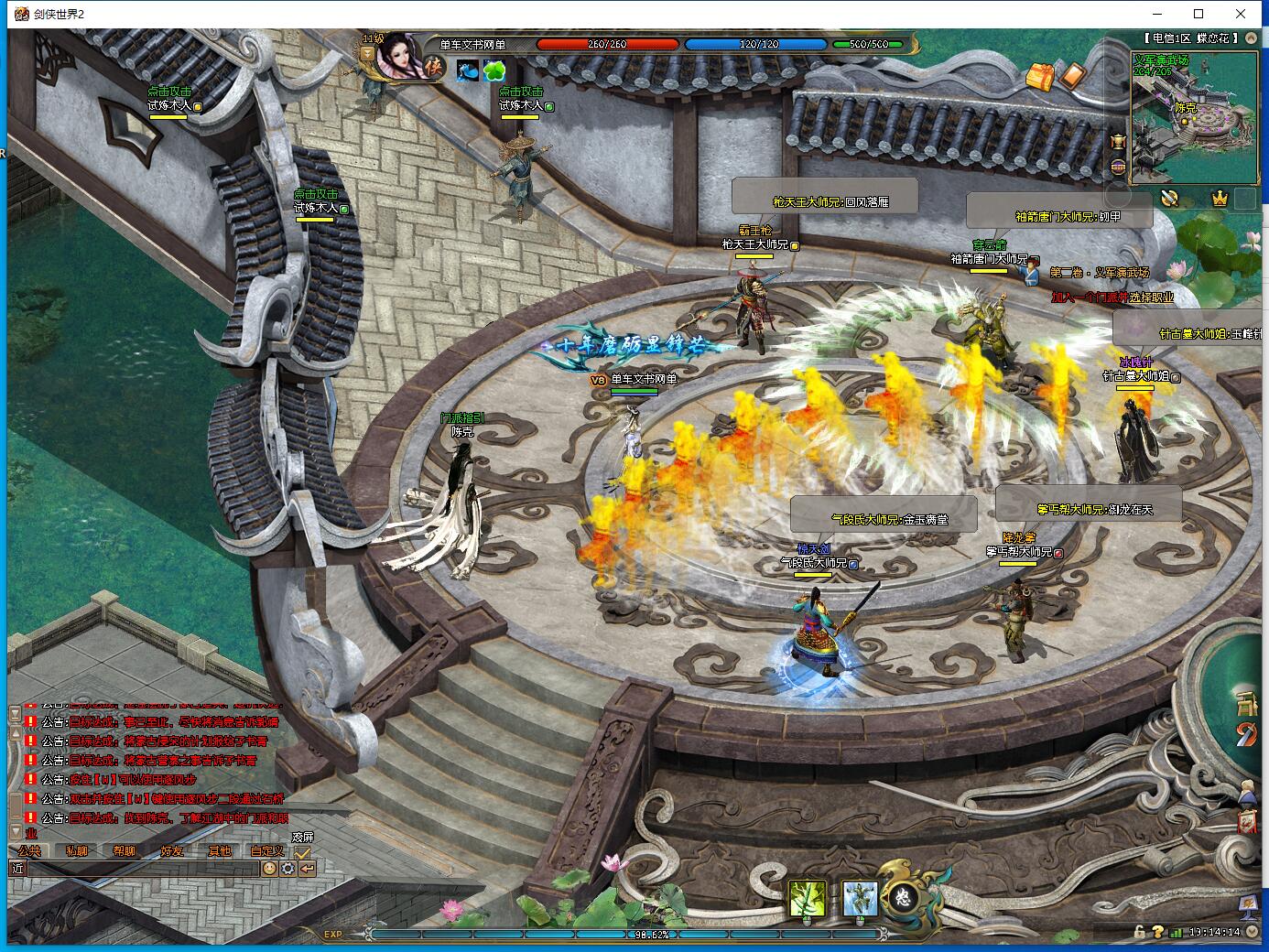The width and height of the screenshot is (1269, 952).
Task: Show the 其他 chat tab
Action: (x=220, y=850)
